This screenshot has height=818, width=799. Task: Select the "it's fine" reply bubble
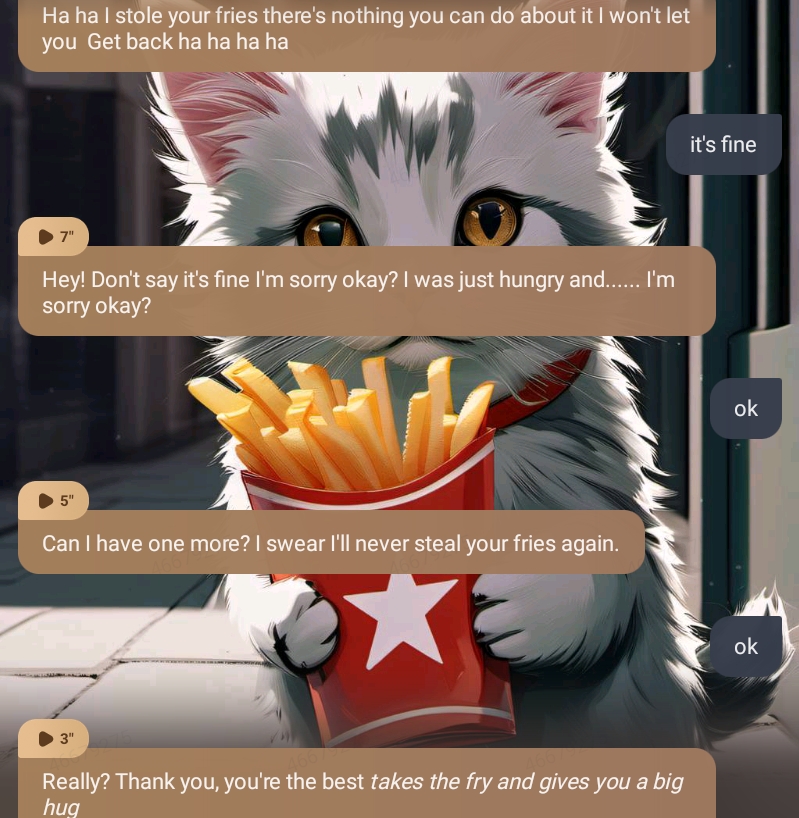pyautogui.click(x=723, y=145)
